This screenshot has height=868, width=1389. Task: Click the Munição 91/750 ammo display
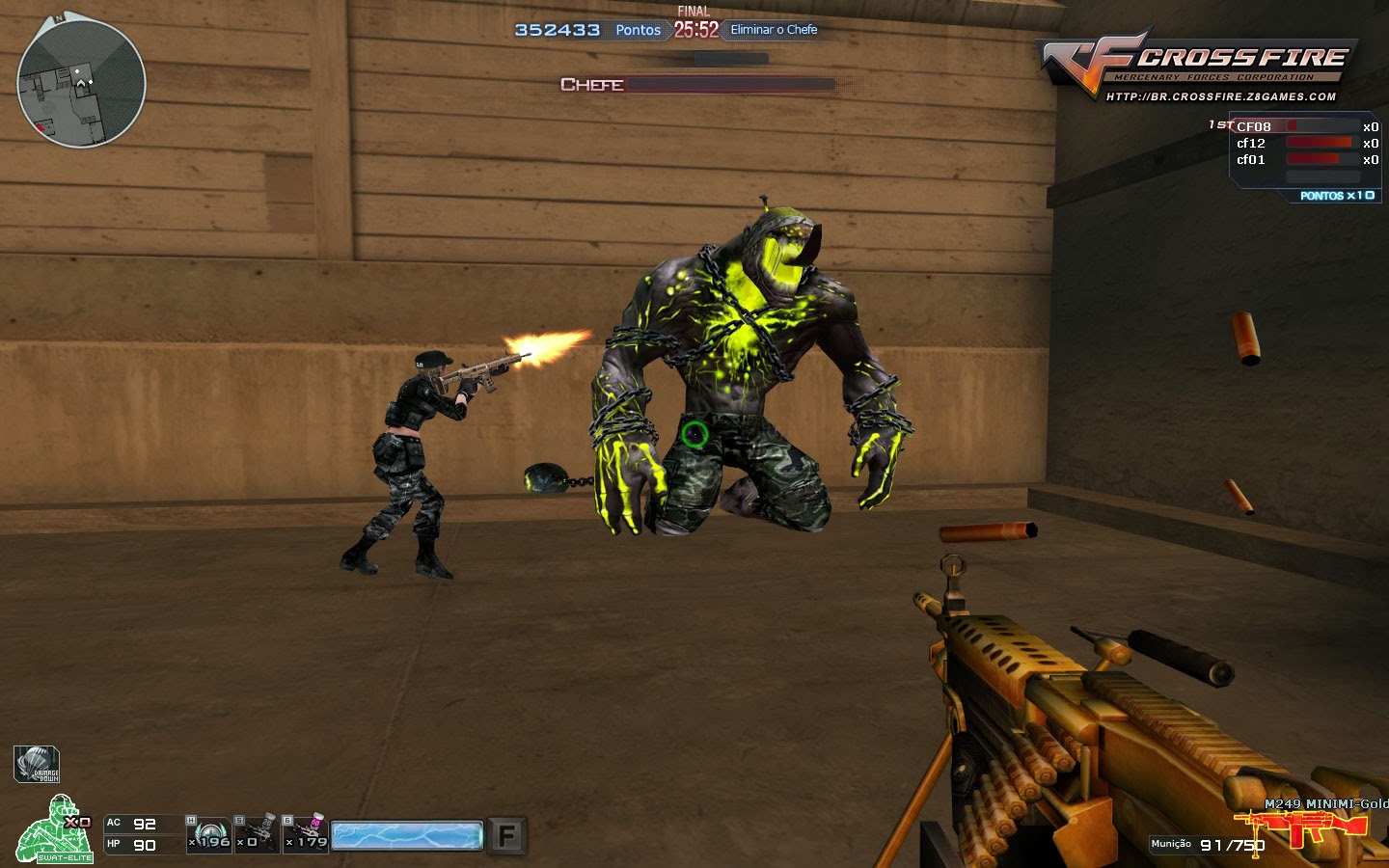pos(1204,843)
